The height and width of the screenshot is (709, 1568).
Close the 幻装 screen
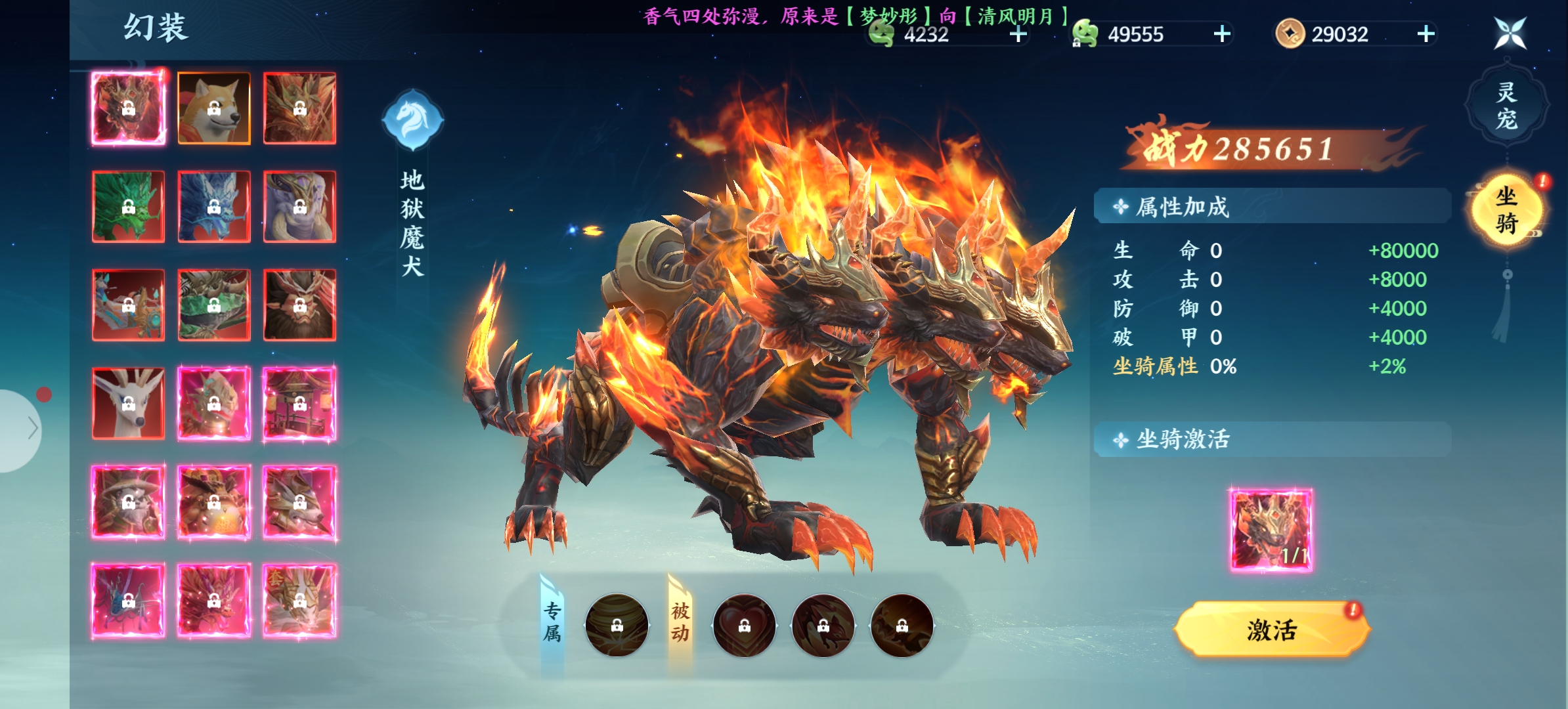tap(1510, 33)
